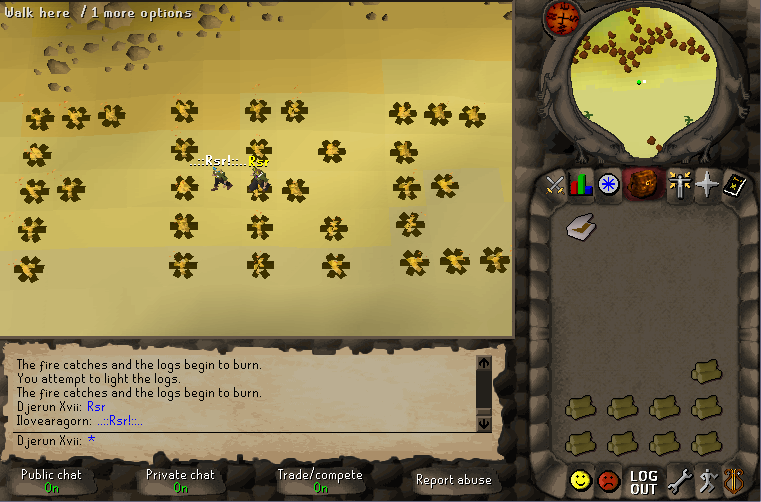
Task: Open the ignore list tab
Action: pyautogui.click(x=608, y=480)
